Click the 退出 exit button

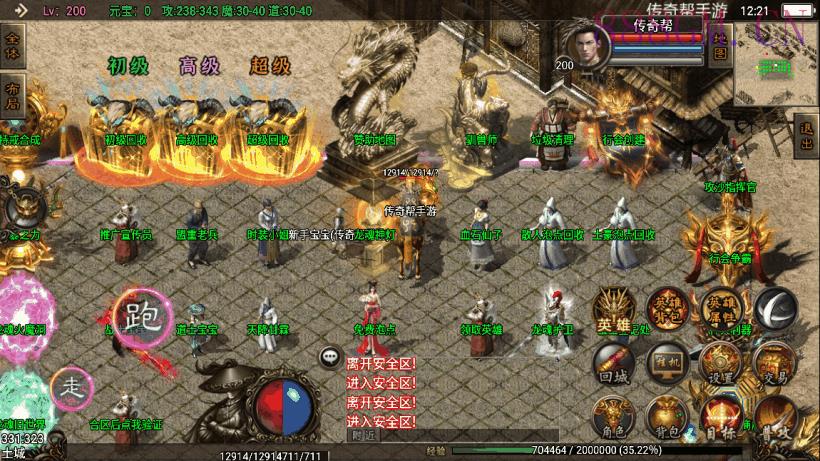[806, 135]
